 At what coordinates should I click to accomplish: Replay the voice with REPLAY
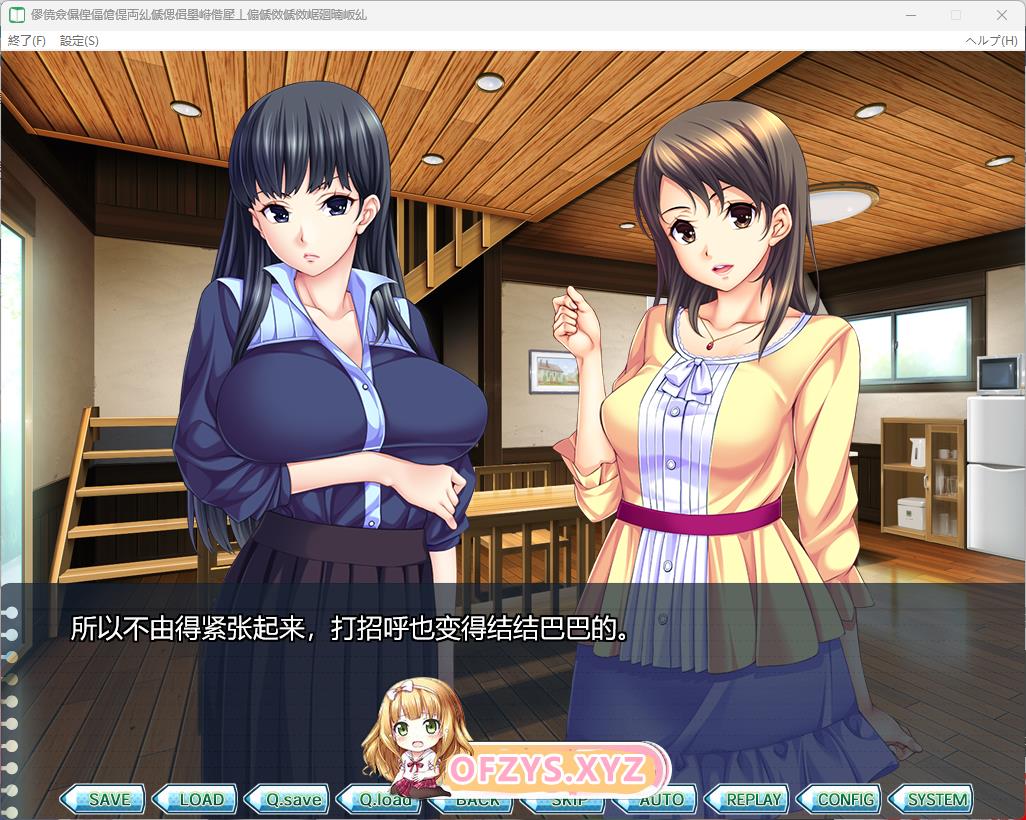pos(749,799)
